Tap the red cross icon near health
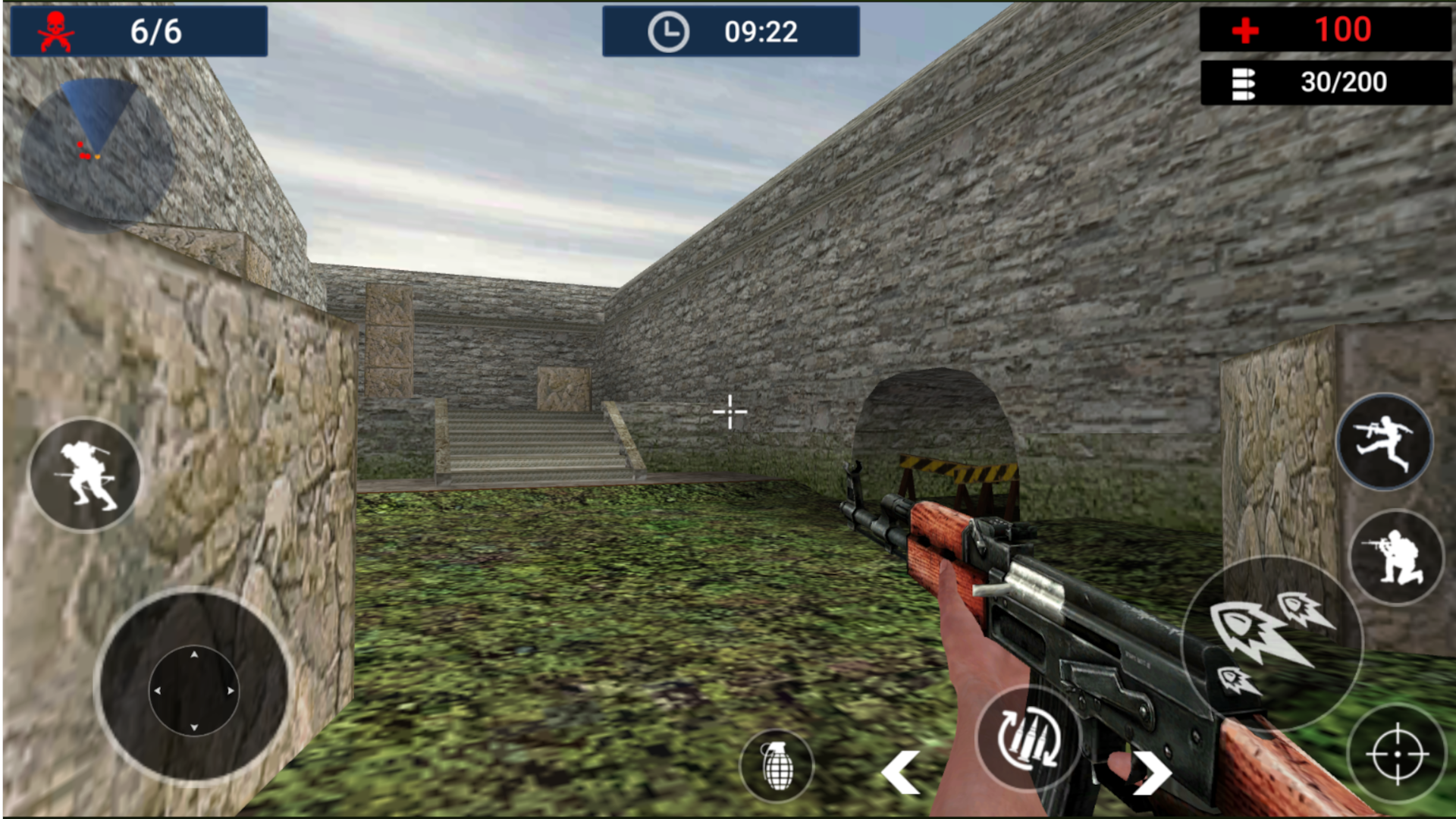Screen dimensions: 1456x819 tap(1244, 30)
